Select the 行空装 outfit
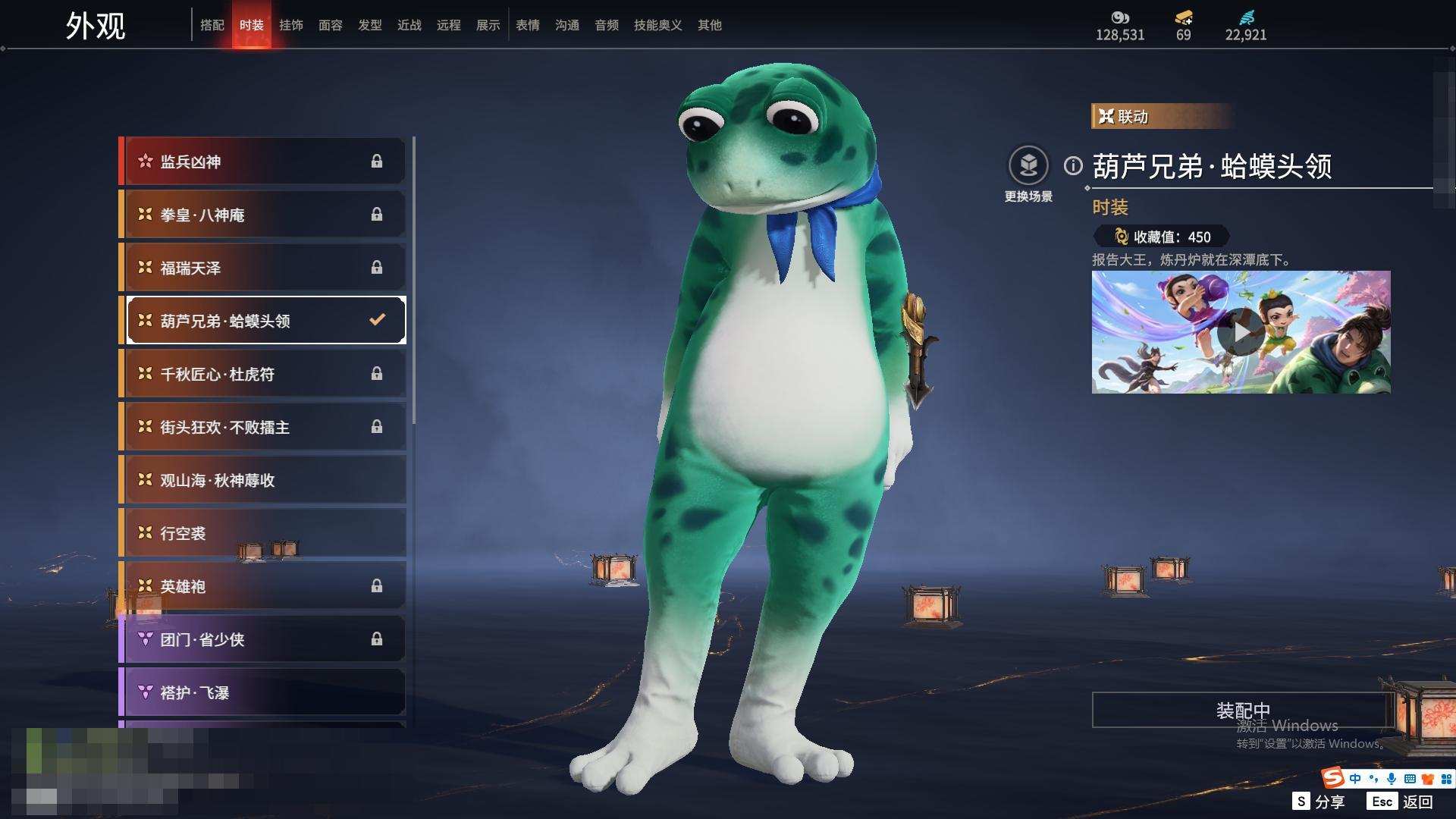The image size is (1456, 819). (263, 533)
